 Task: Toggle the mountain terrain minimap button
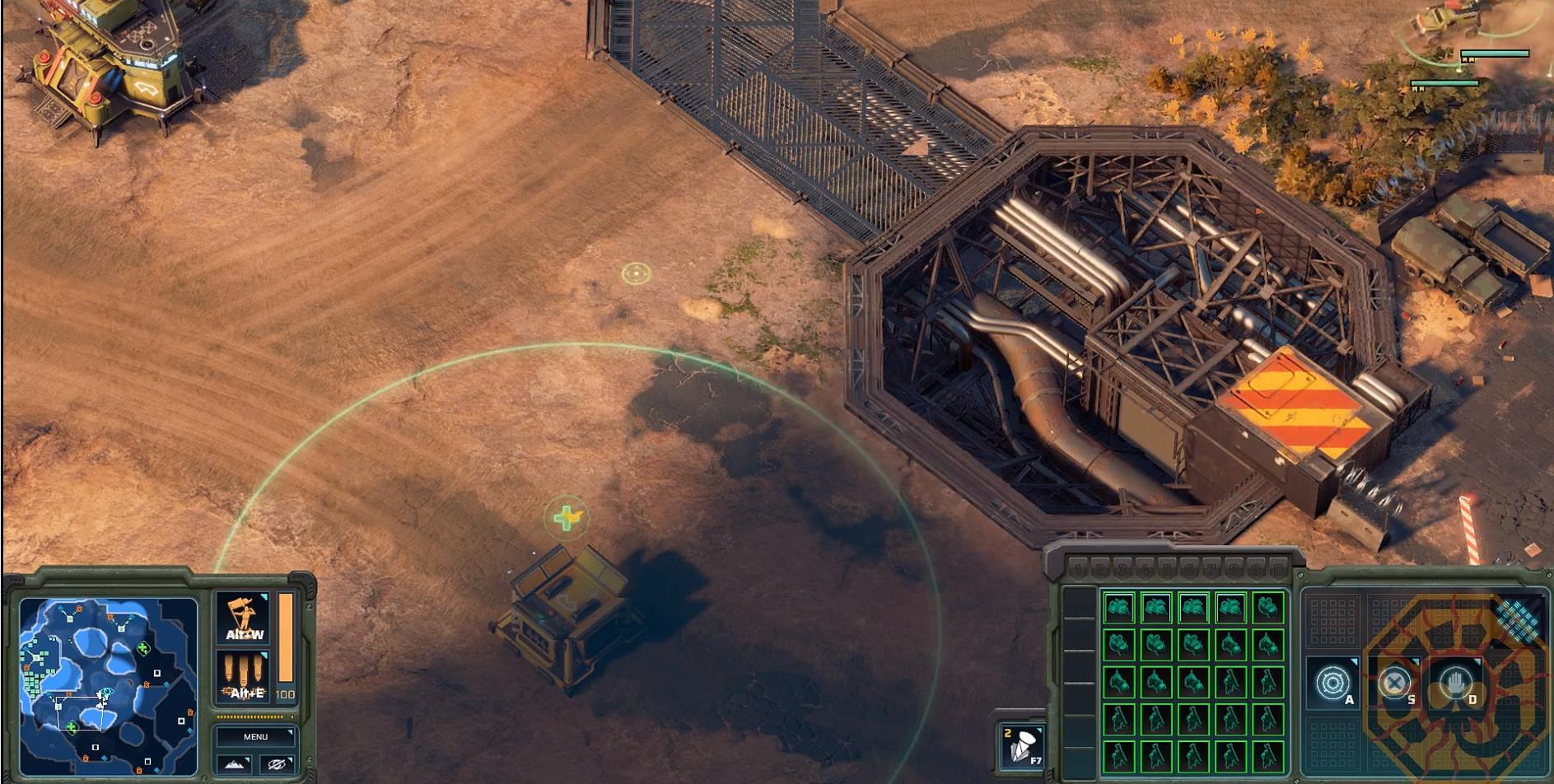pyautogui.click(x=235, y=764)
